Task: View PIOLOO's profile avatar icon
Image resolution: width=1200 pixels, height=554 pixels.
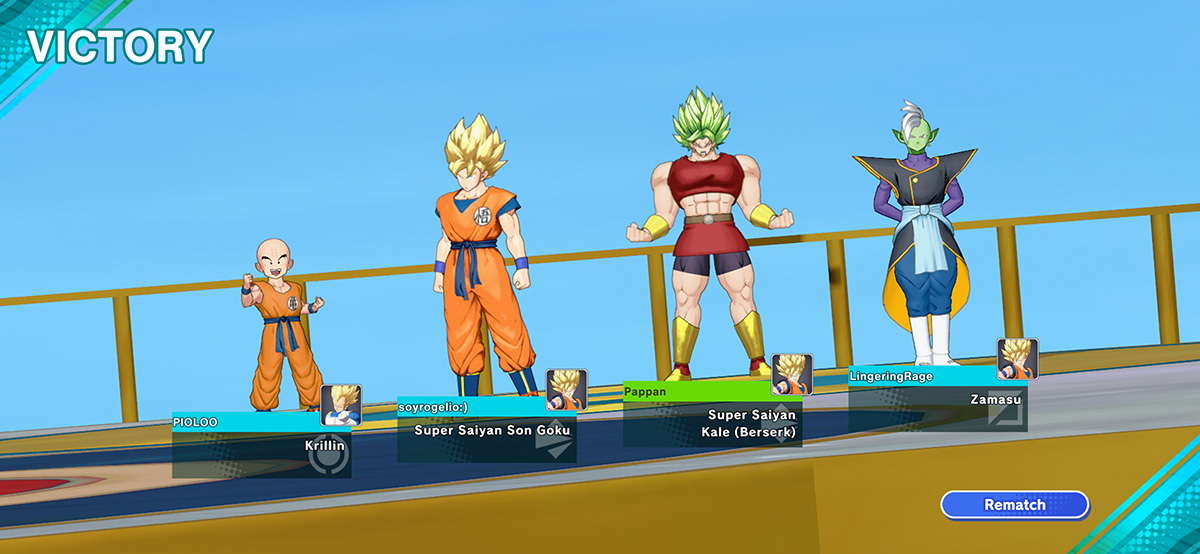Action: tap(341, 405)
